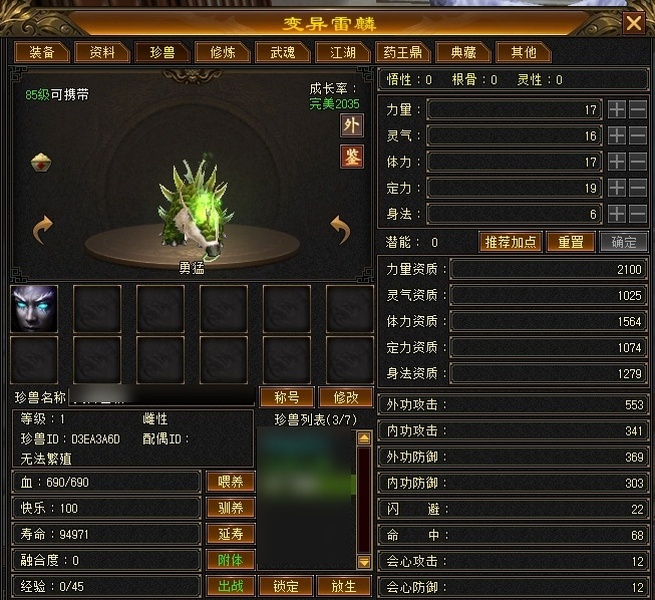Image resolution: width=655 pixels, height=600 pixels.
Task: Rotate the pet model with the left arrow
Action: [42, 231]
